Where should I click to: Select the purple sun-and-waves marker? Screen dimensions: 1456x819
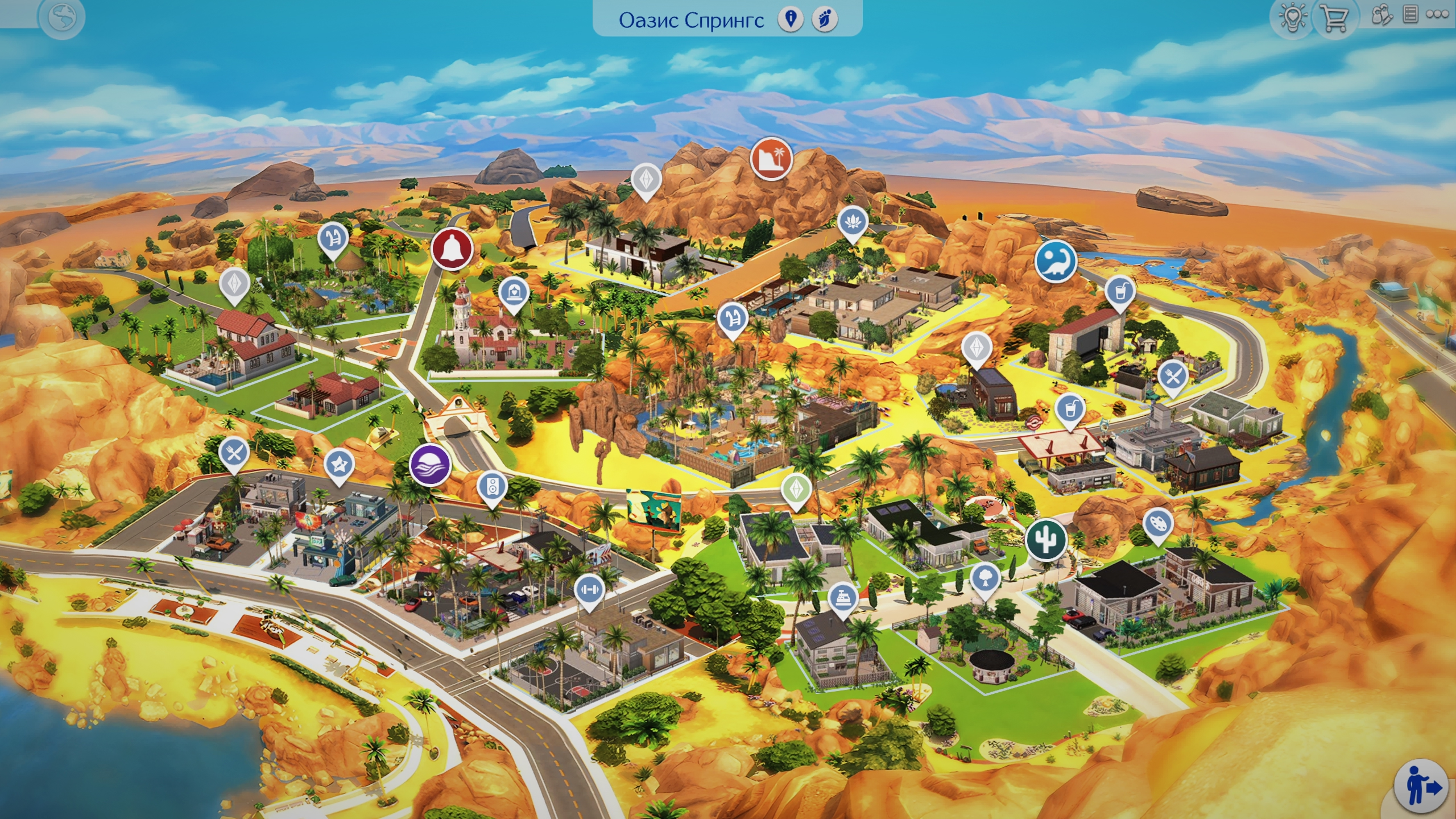click(x=430, y=465)
